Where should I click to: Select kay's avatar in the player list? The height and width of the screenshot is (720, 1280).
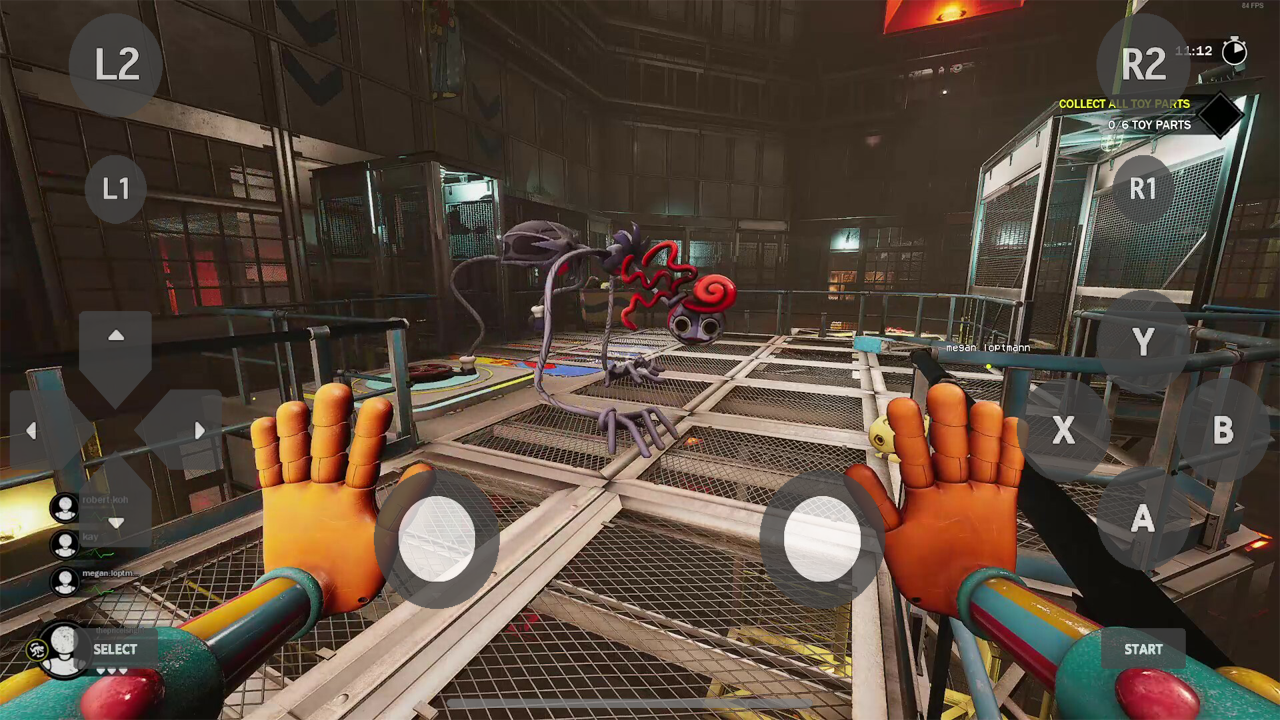click(x=66, y=544)
